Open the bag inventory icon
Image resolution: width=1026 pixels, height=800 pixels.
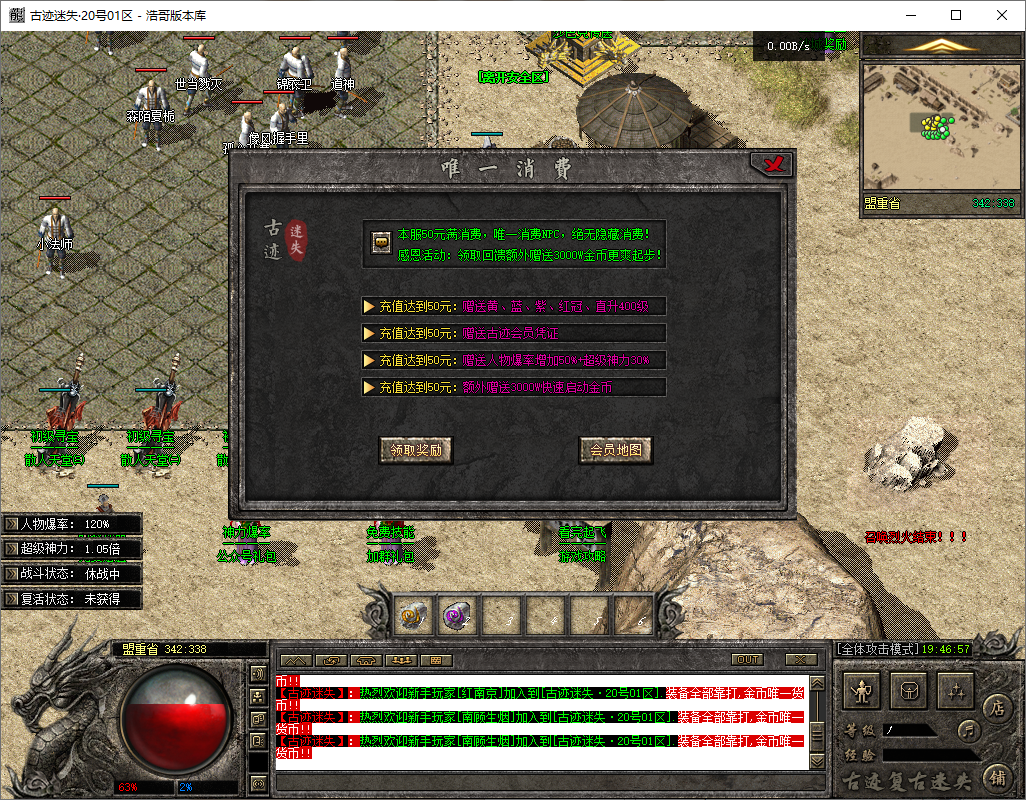click(x=909, y=689)
